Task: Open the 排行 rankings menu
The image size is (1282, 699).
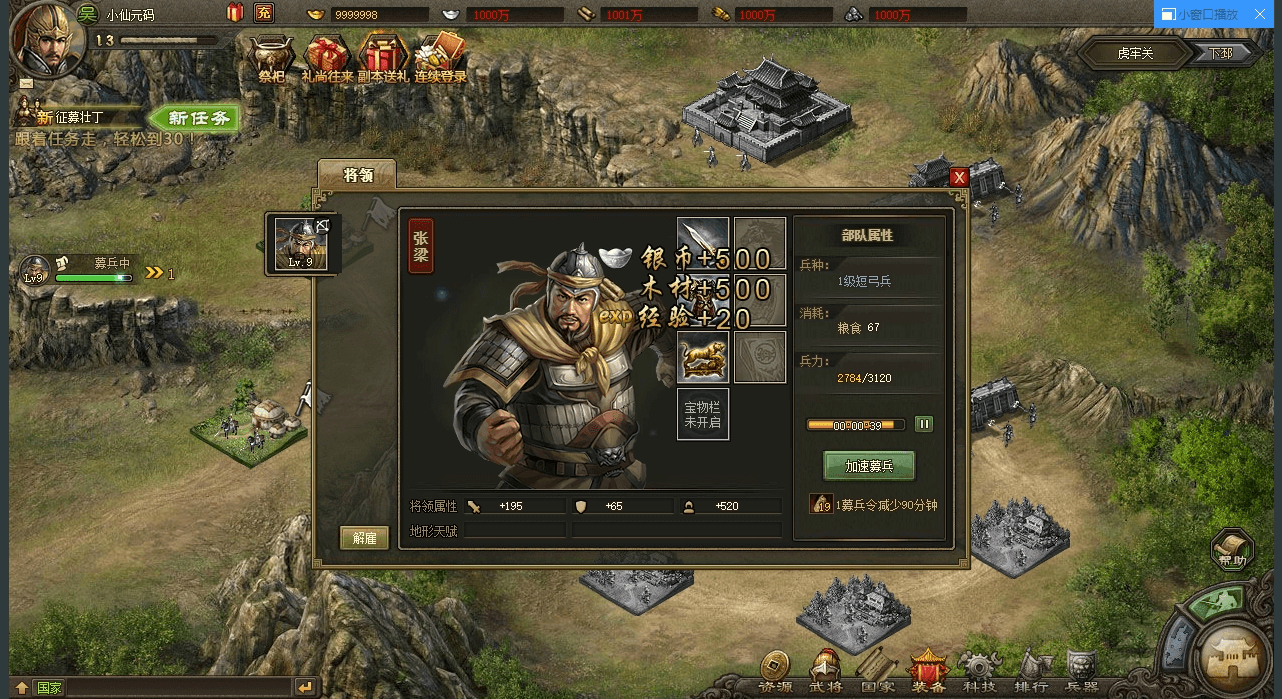Action: tap(1031, 672)
